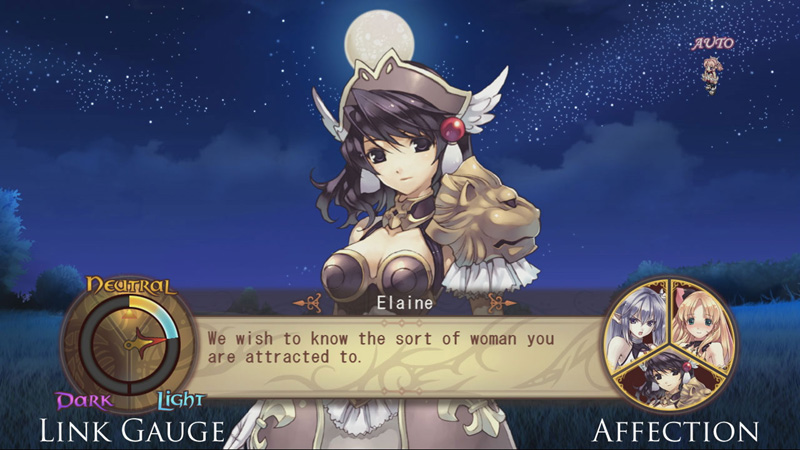Advance Elaine's dialogue text box
The image size is (800, 450).
(x=400, y=348)
